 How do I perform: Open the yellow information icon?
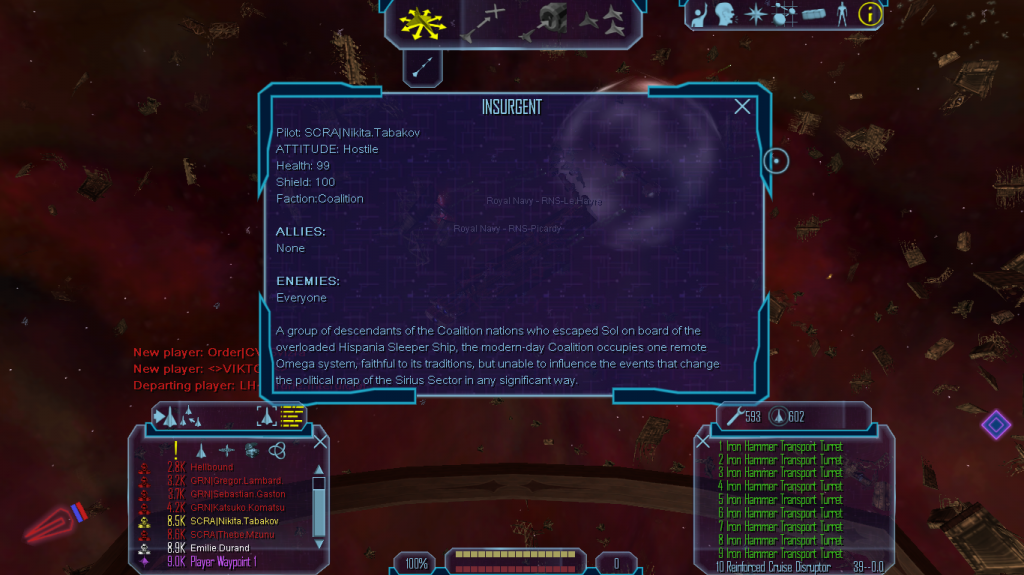[x=870, y=14]
